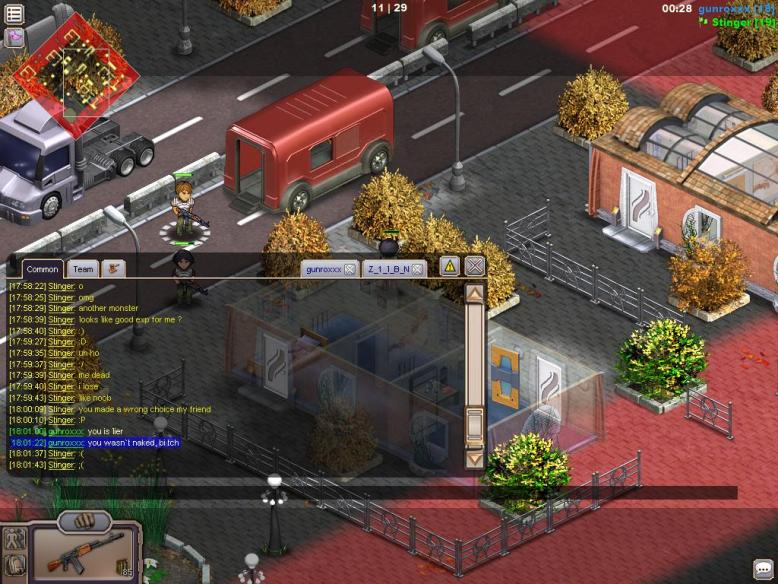Switch to the Common chat tab
The width and height of the screenshot is (778, 584).
42,269
